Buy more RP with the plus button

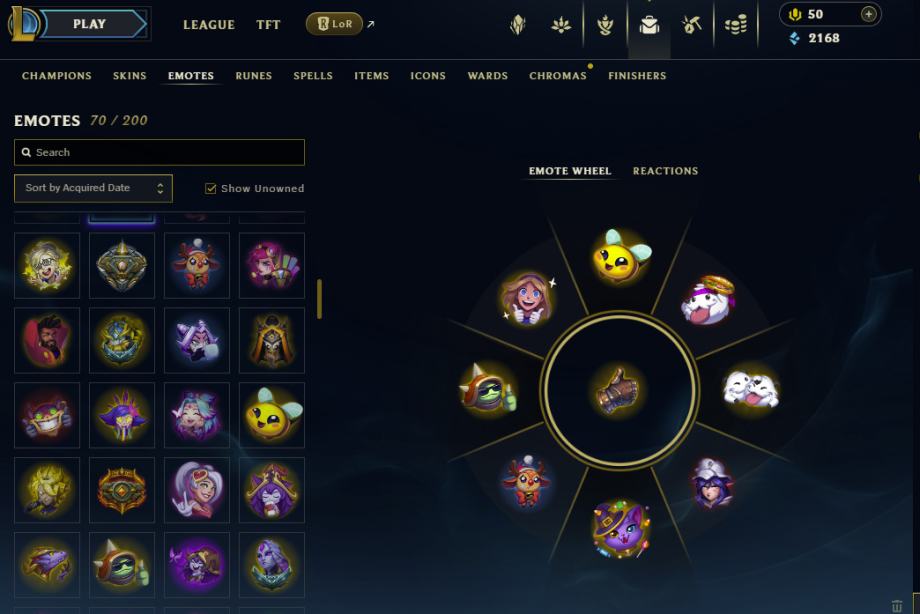[868, 14]
